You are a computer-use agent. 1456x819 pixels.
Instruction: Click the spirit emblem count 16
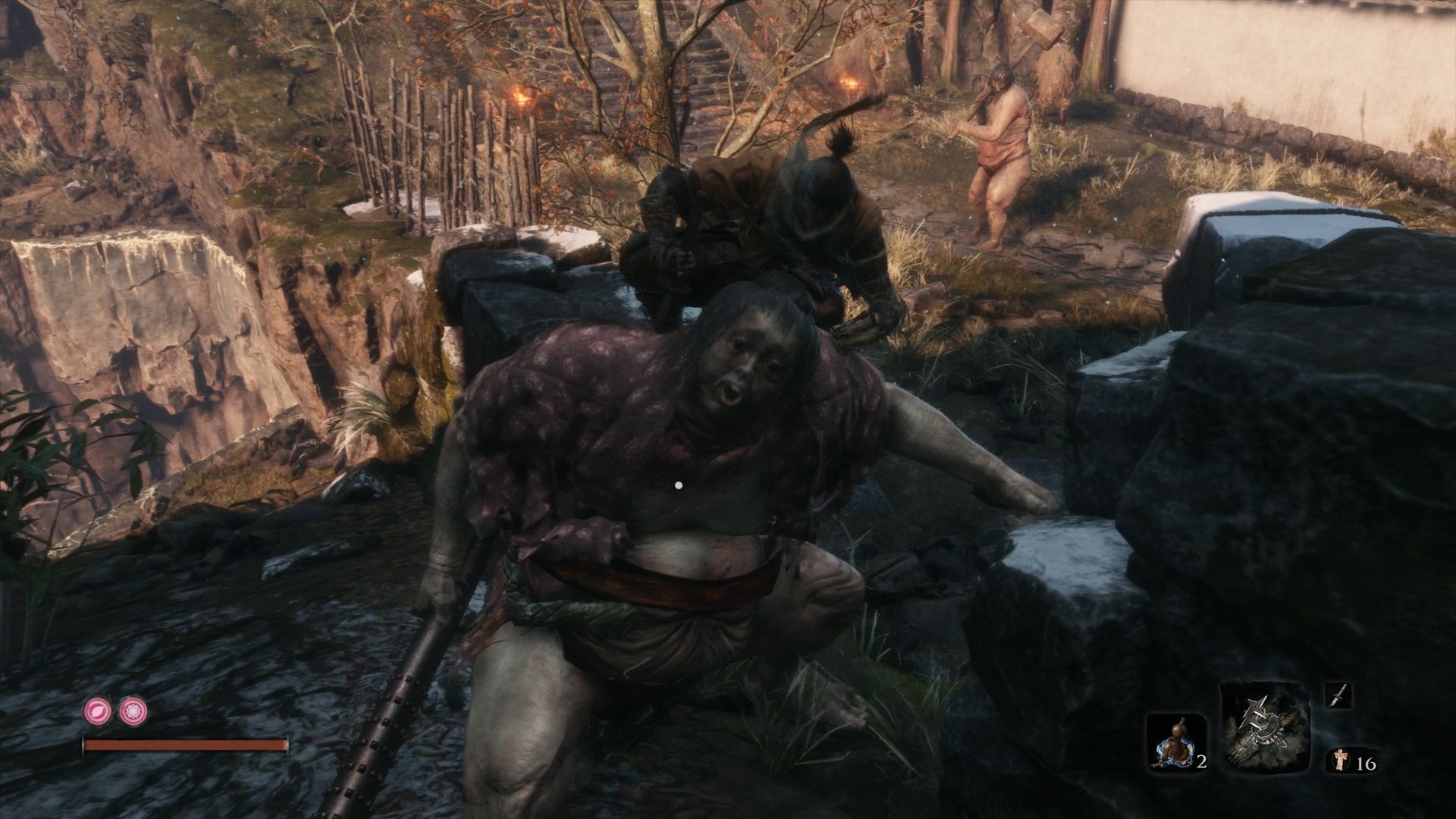pos(1366,763)
